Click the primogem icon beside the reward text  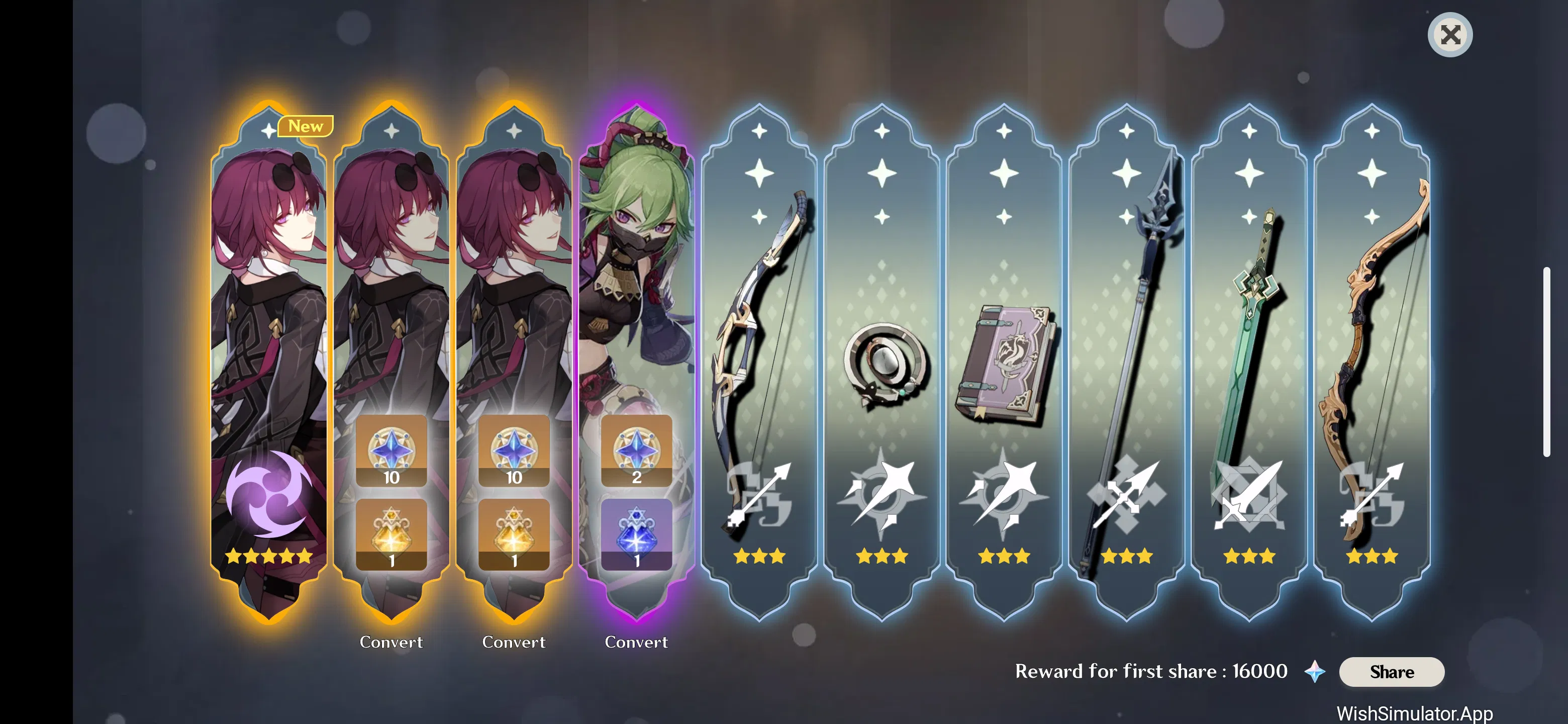coord(1315,672)
